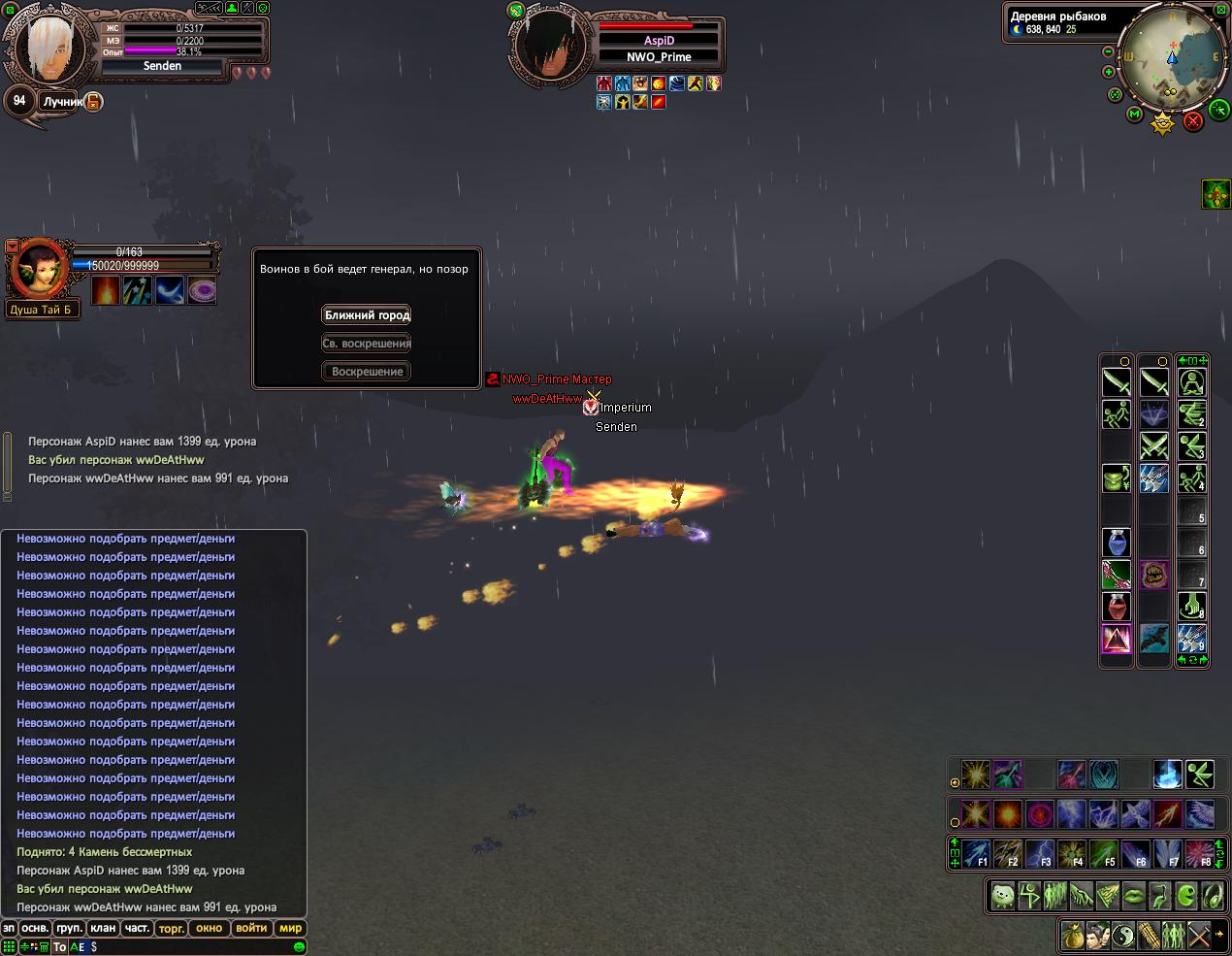Click the minimap zoom-out minus button
Image resolution: width=1232 pixels, height=956 pixels.
(1109, 51)
